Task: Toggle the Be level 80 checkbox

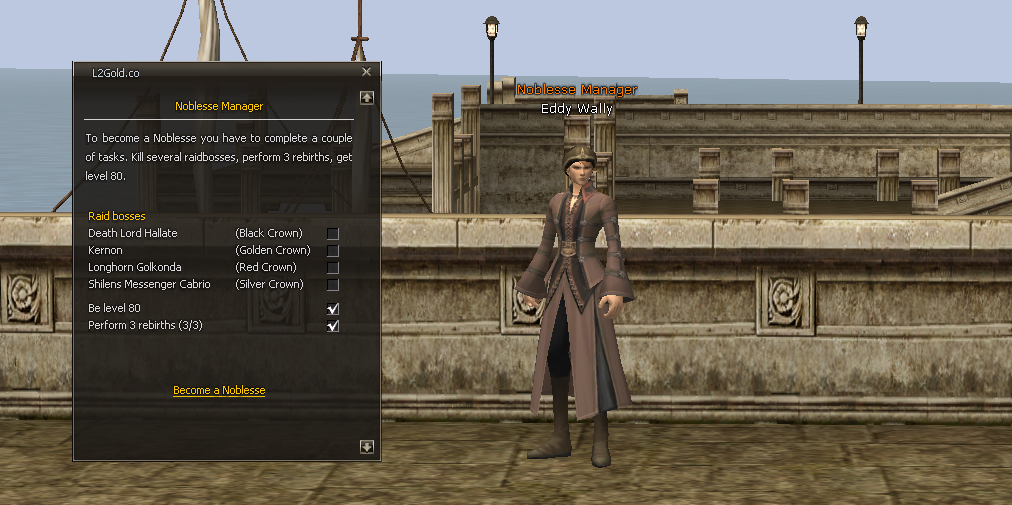Action: (333, 309)
